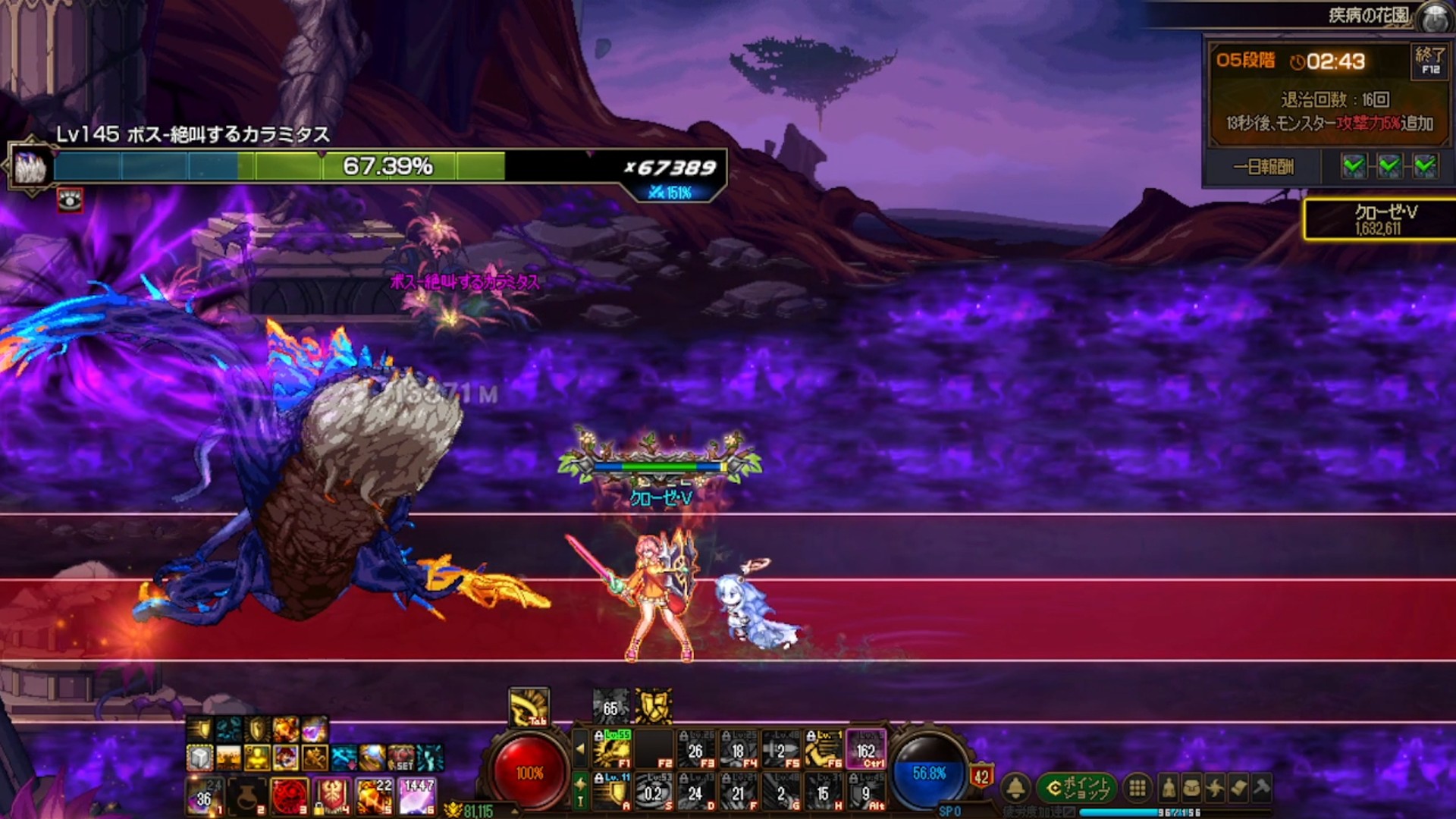
Task: Use the quick slot 3 red emblem item
Action: click(290, 796)
